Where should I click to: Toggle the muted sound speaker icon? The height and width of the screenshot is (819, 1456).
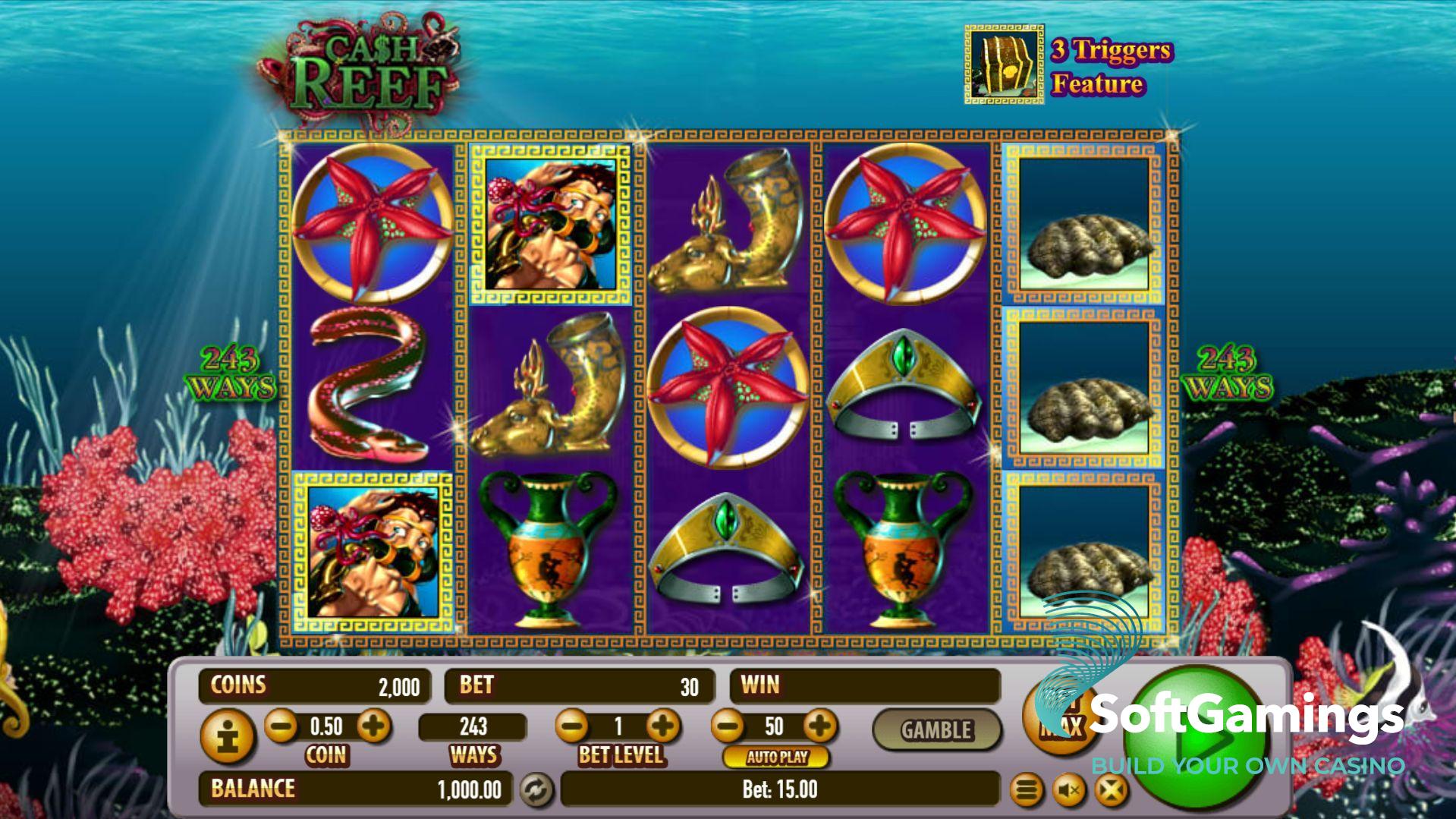pyautogui.click(x=1069, y=791)
